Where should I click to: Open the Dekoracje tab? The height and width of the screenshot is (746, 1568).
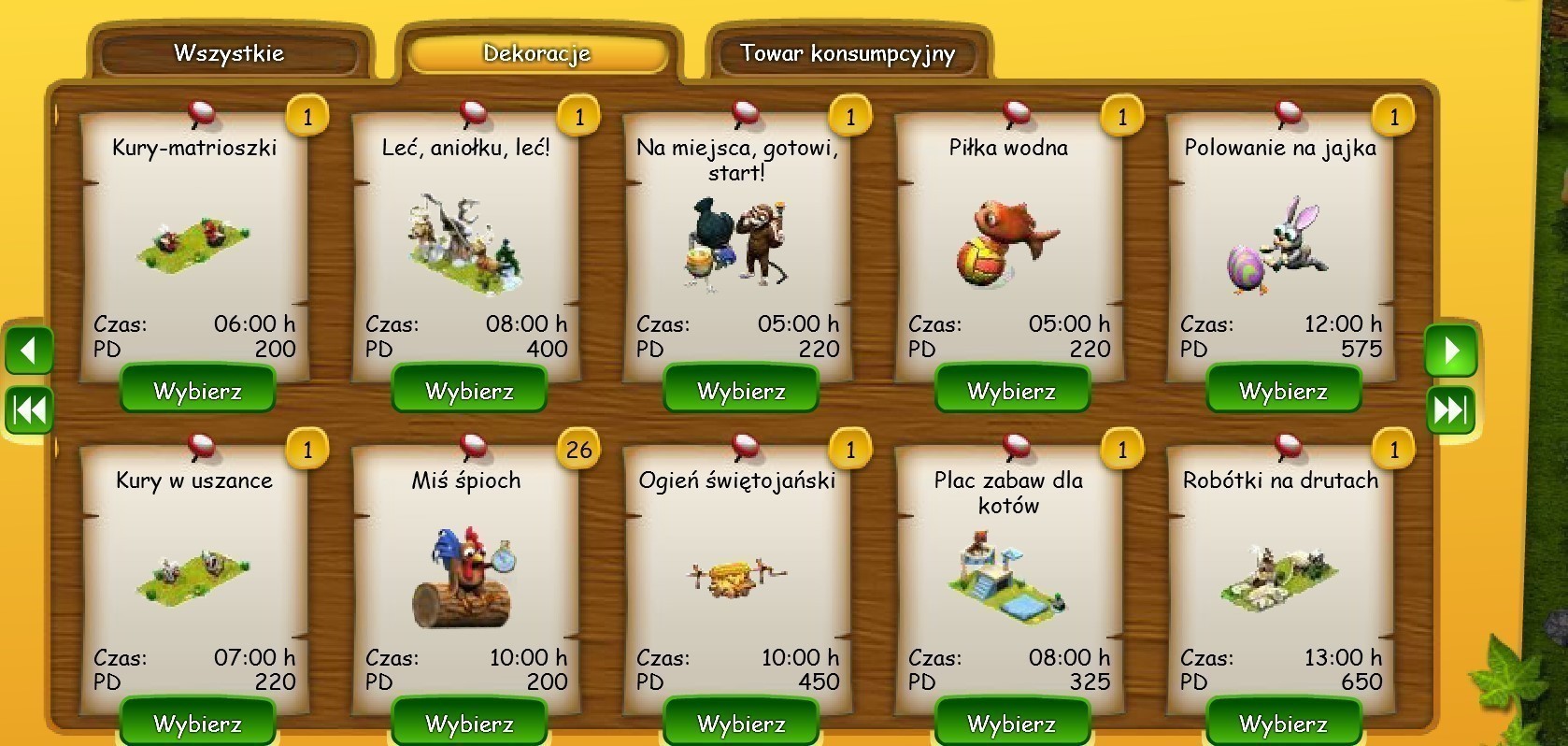tap(537, 53)
